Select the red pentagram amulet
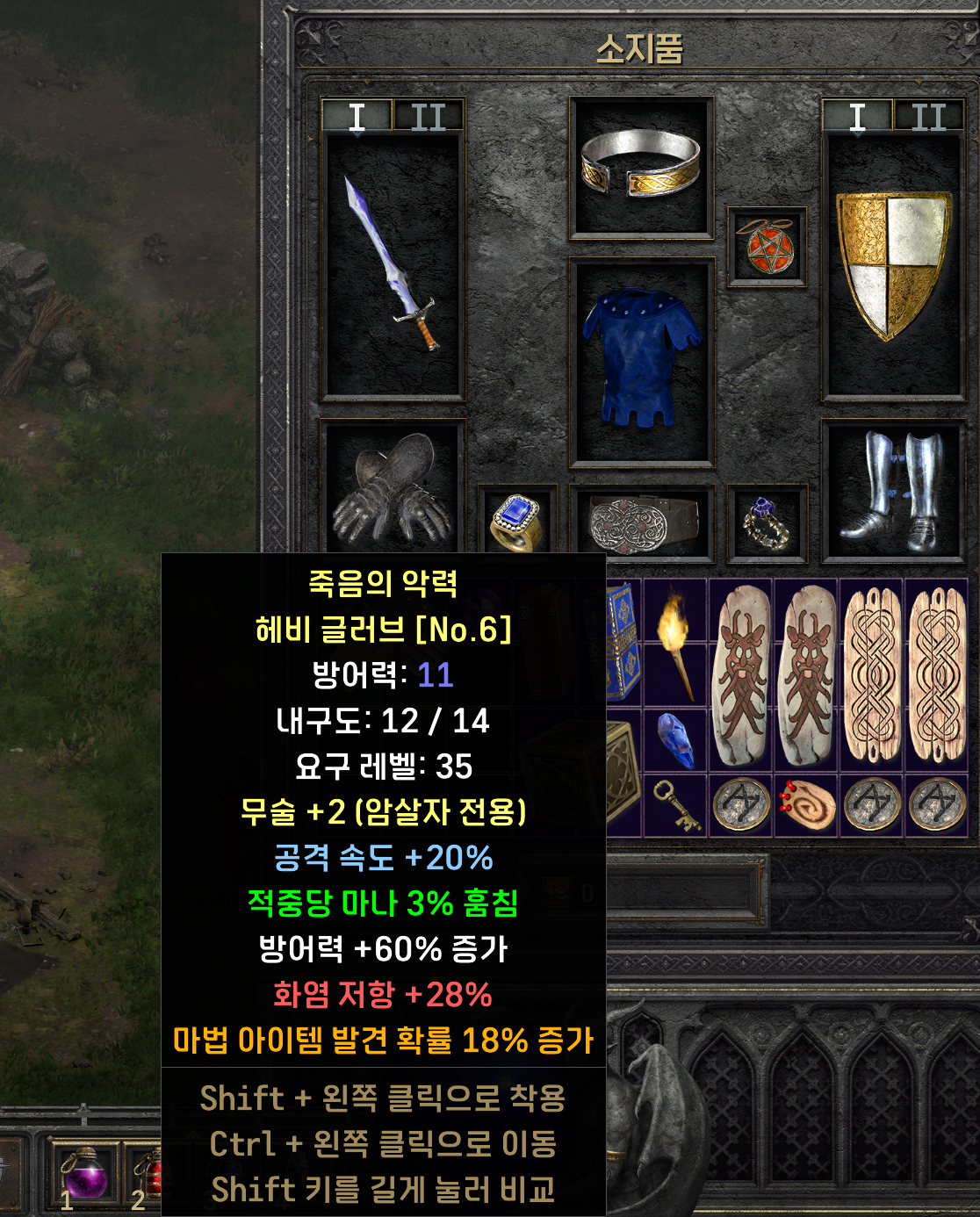The height and width of the screenshot is (1217, 980). [767, 247]
